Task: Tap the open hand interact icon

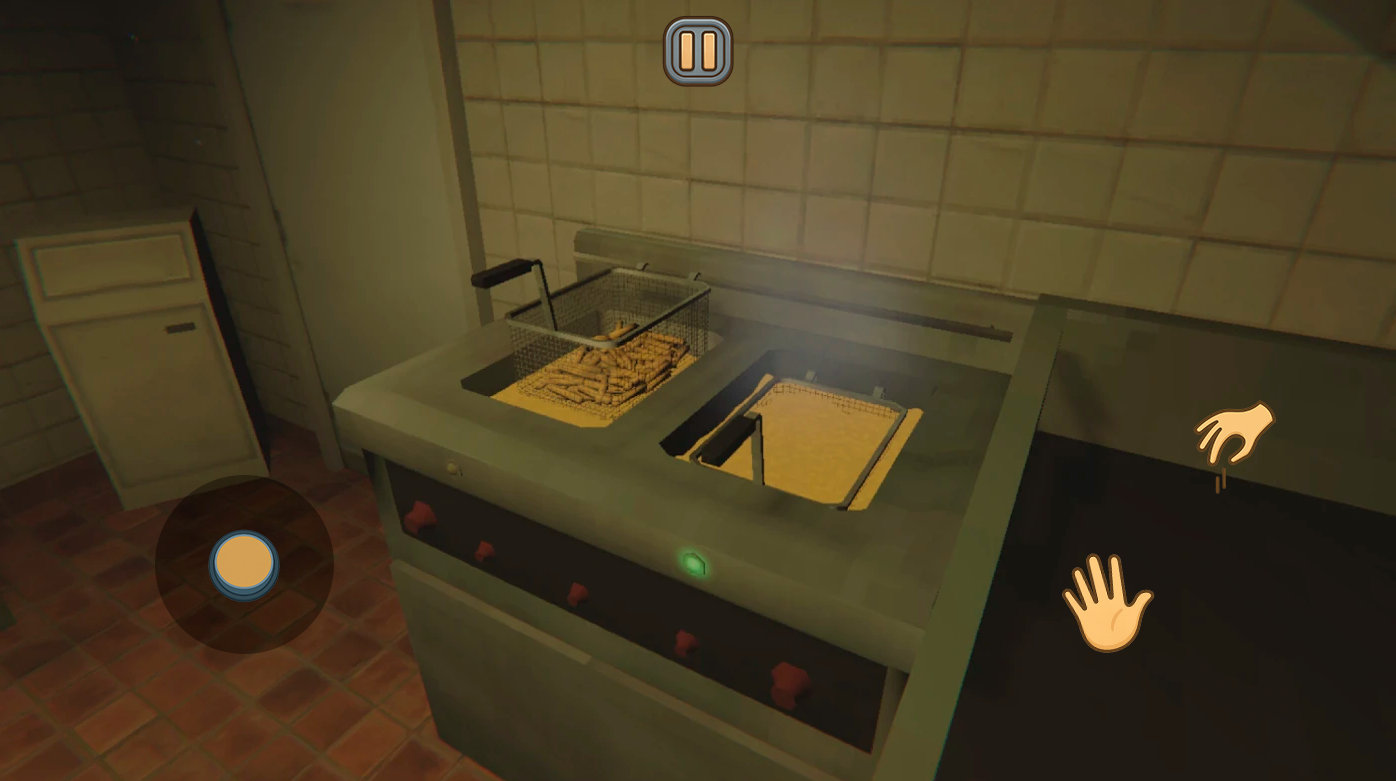Action: click(1107, 600)
